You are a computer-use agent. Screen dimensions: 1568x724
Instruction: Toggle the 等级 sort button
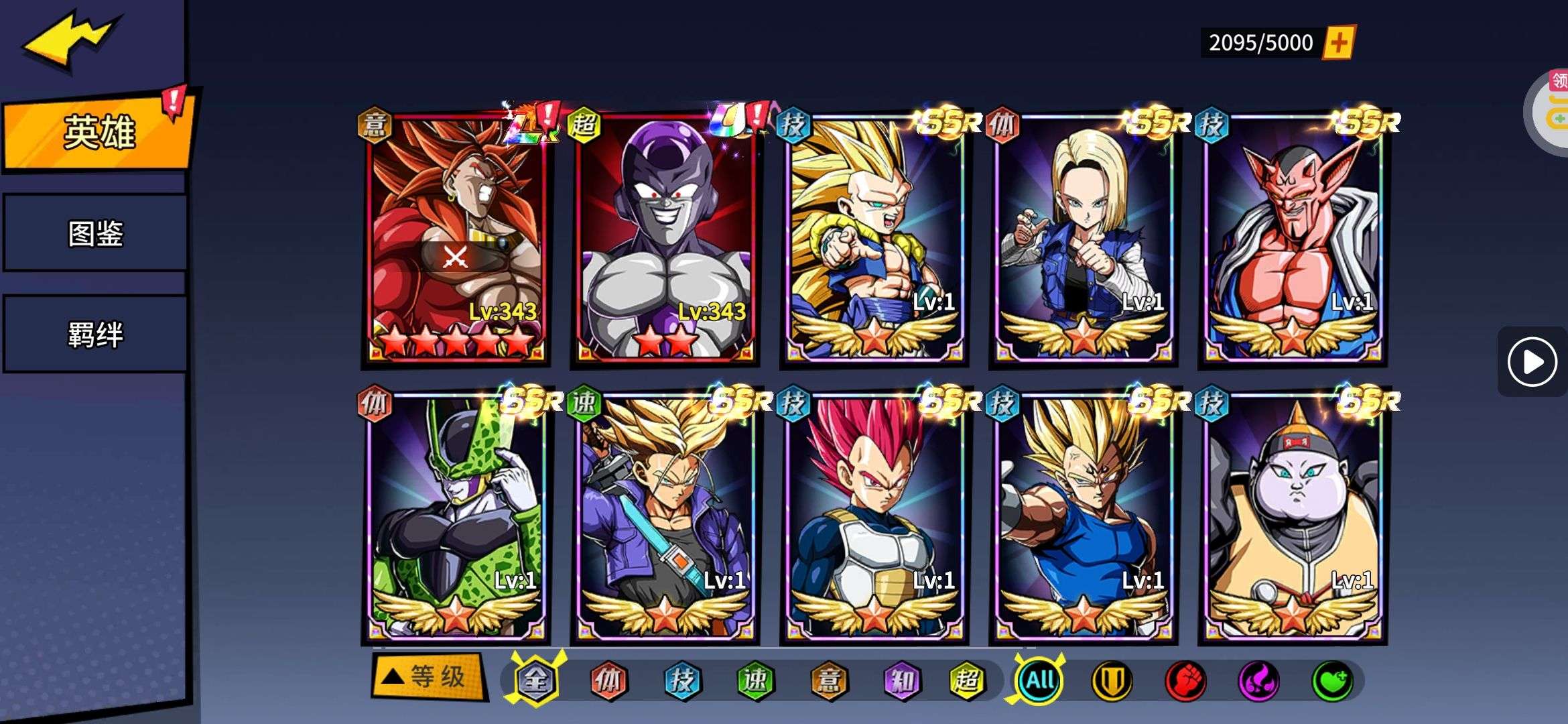tap(429, 676)
